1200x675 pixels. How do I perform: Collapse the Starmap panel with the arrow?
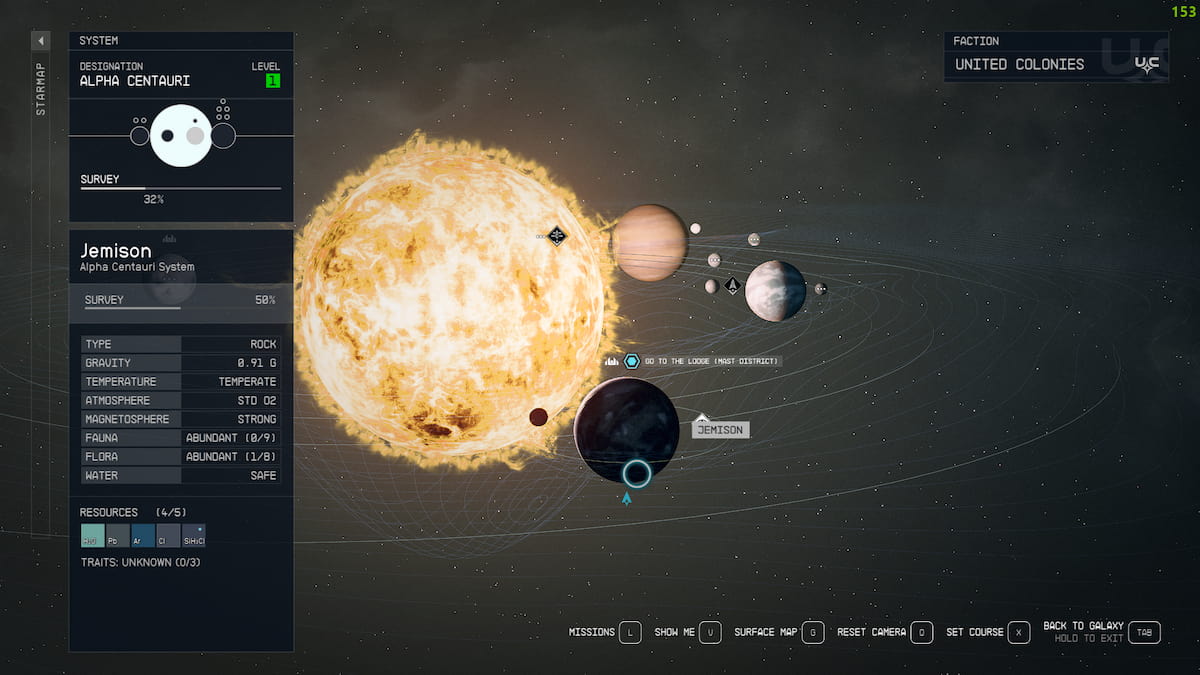41,41
